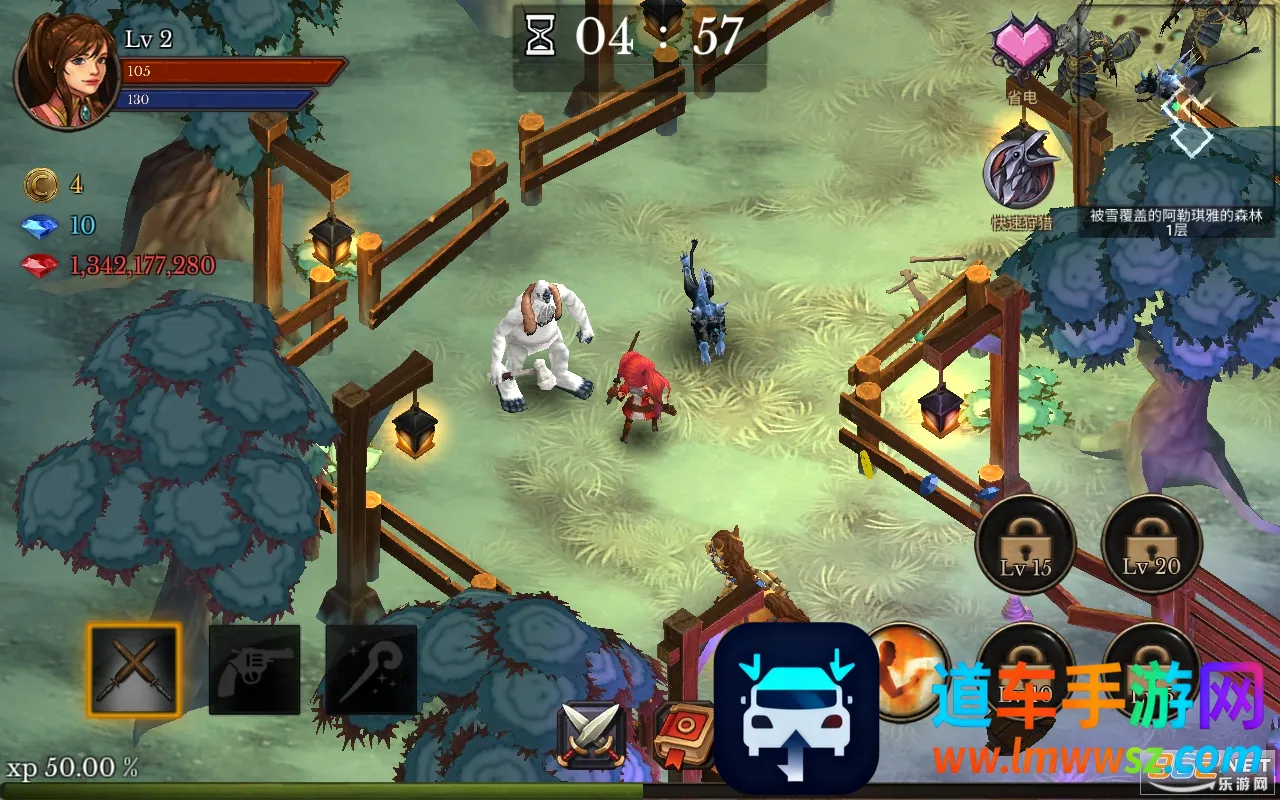
Task: Tap the locked Lv 15 skill slot
Action: (1026, 546)
